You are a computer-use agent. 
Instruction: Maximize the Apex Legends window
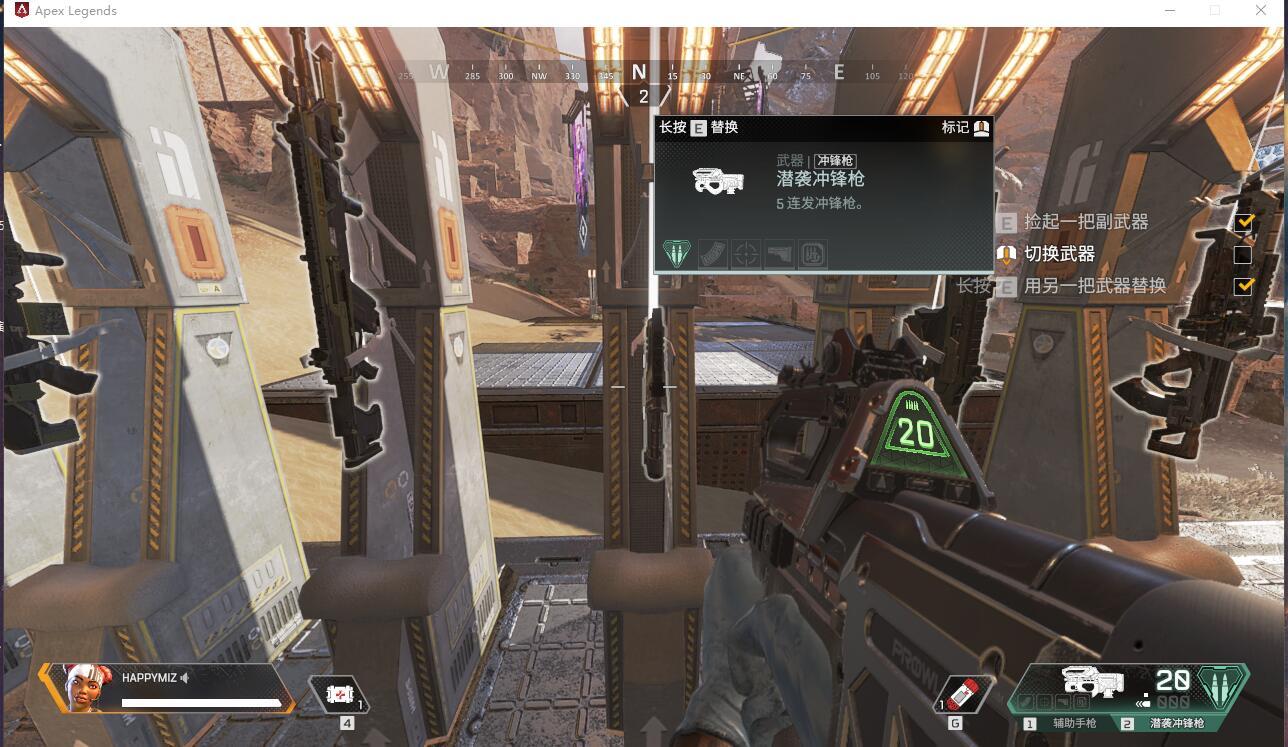[x=1215, y=10]
